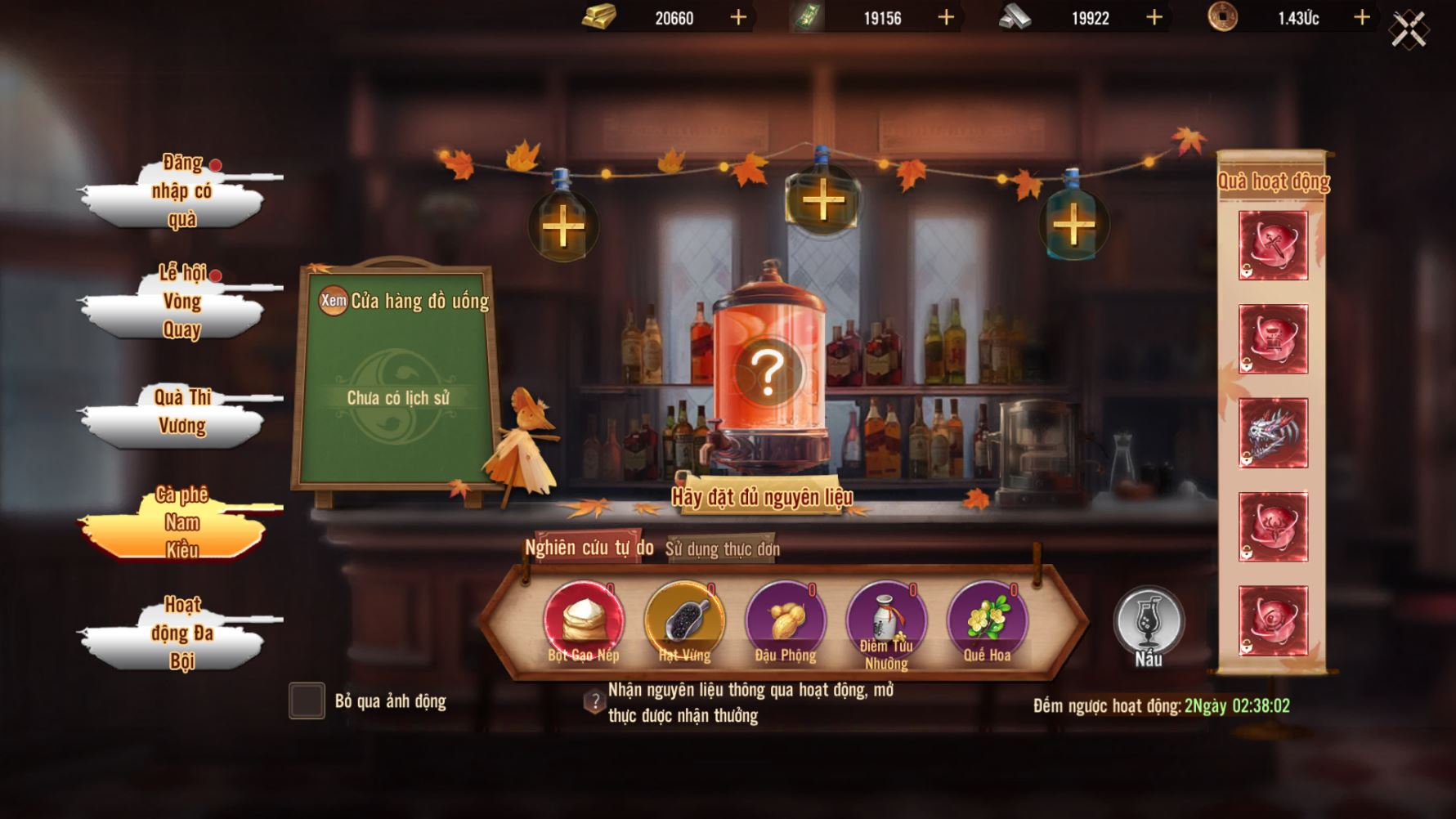Screen dimensions: 1456x819
Task: Add more copper coins with the plus
Action: [x=1362, y=17]
